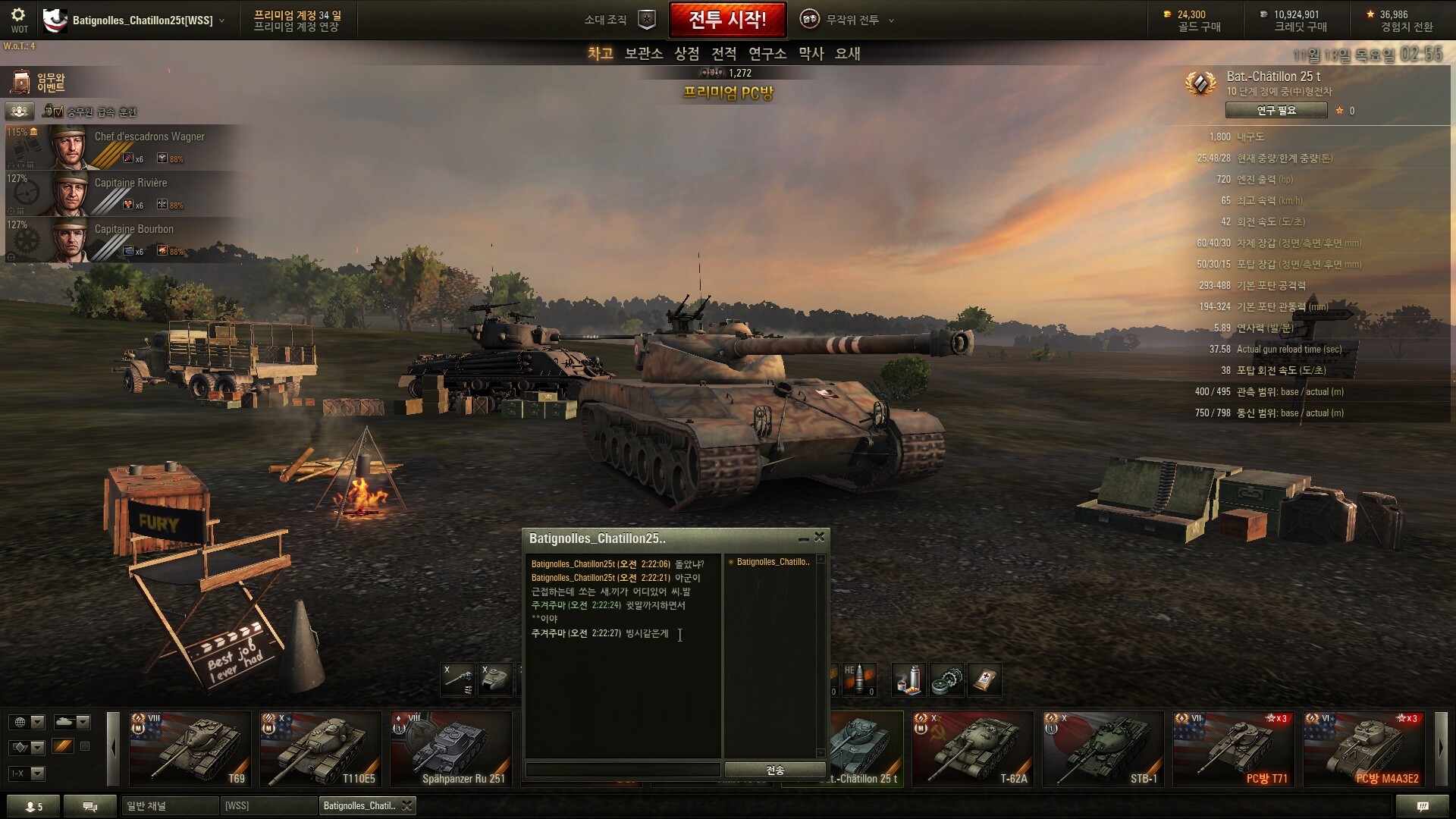Focus the chat message input field

click(x=623, y=770)
